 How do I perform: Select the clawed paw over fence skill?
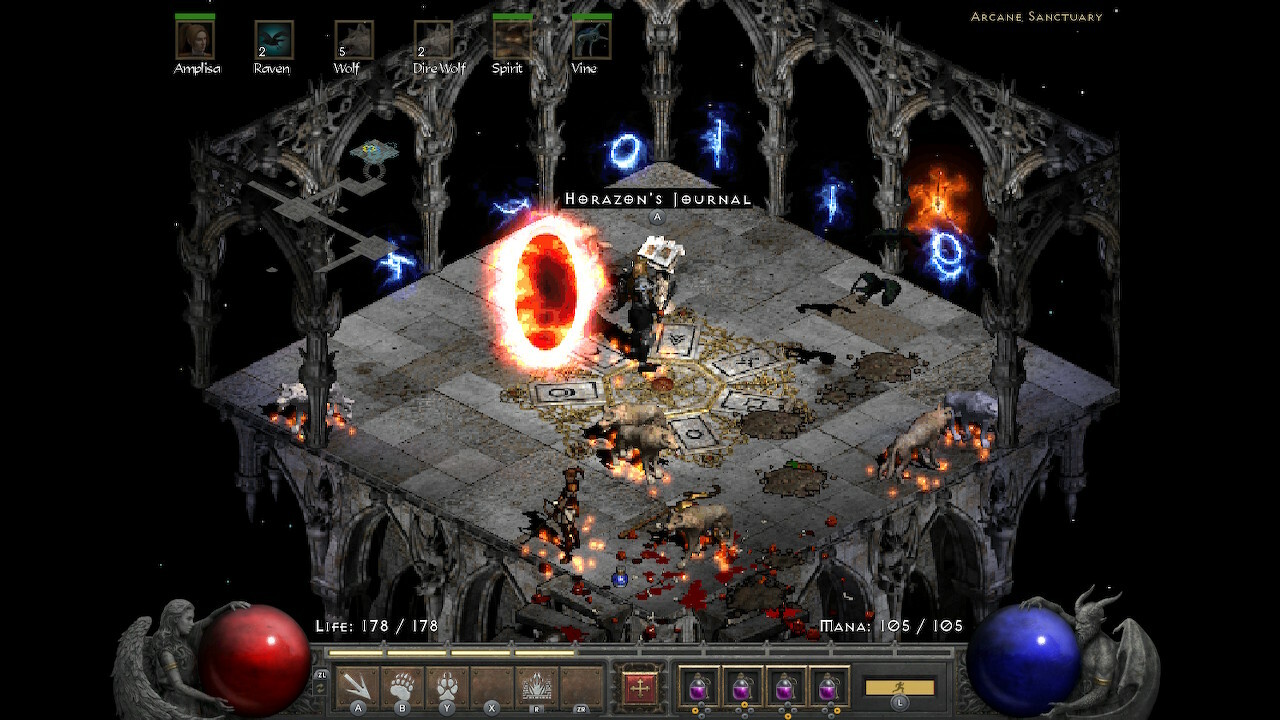(x=537, y=686)
